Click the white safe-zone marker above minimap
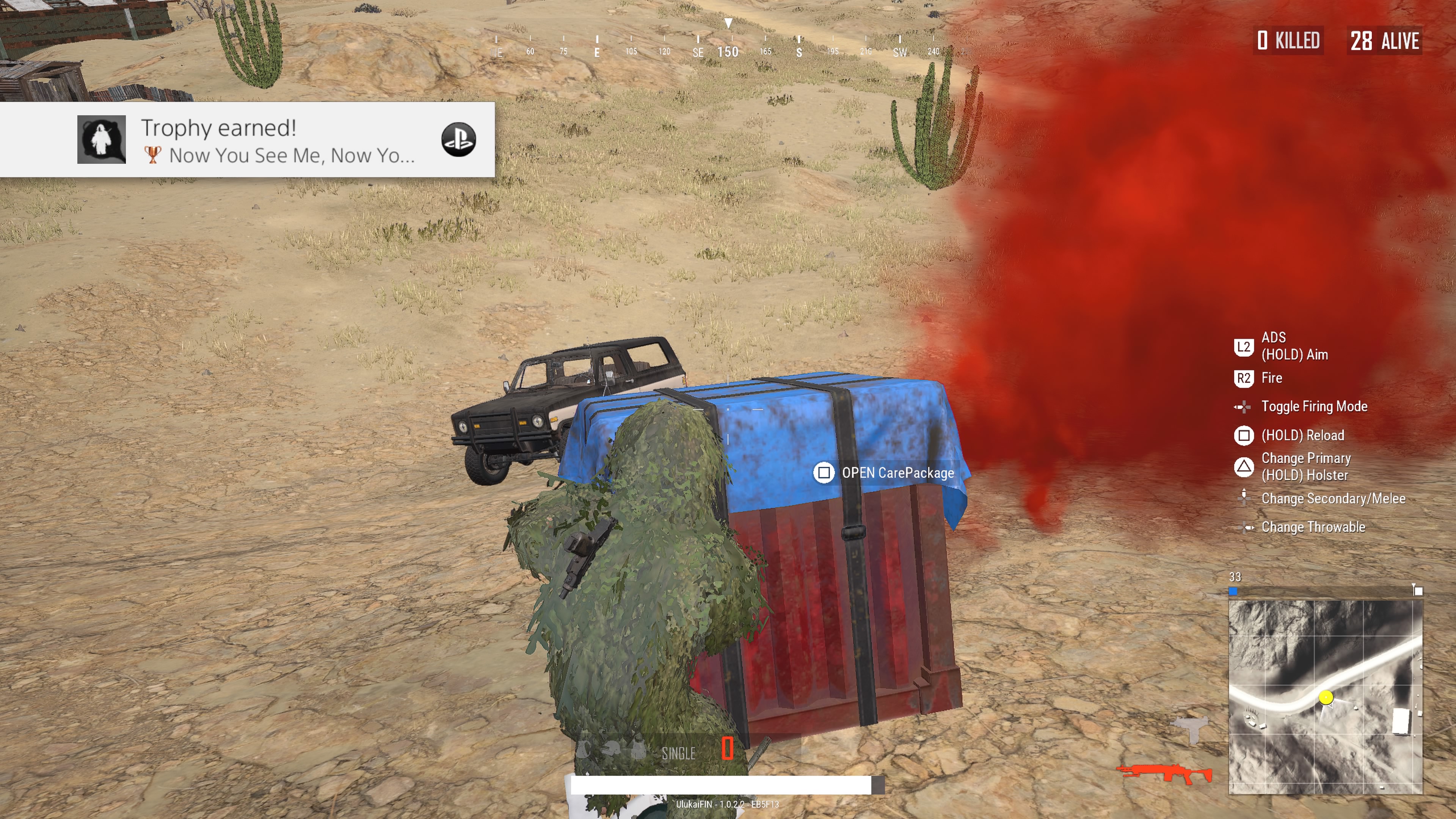The height and width of the screenshot is (819, 1456). [1418, 591]
